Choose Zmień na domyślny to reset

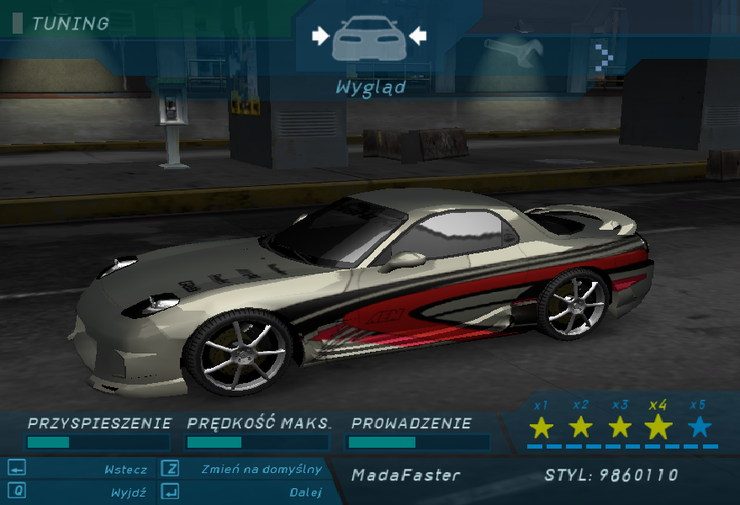coord(261,468)
